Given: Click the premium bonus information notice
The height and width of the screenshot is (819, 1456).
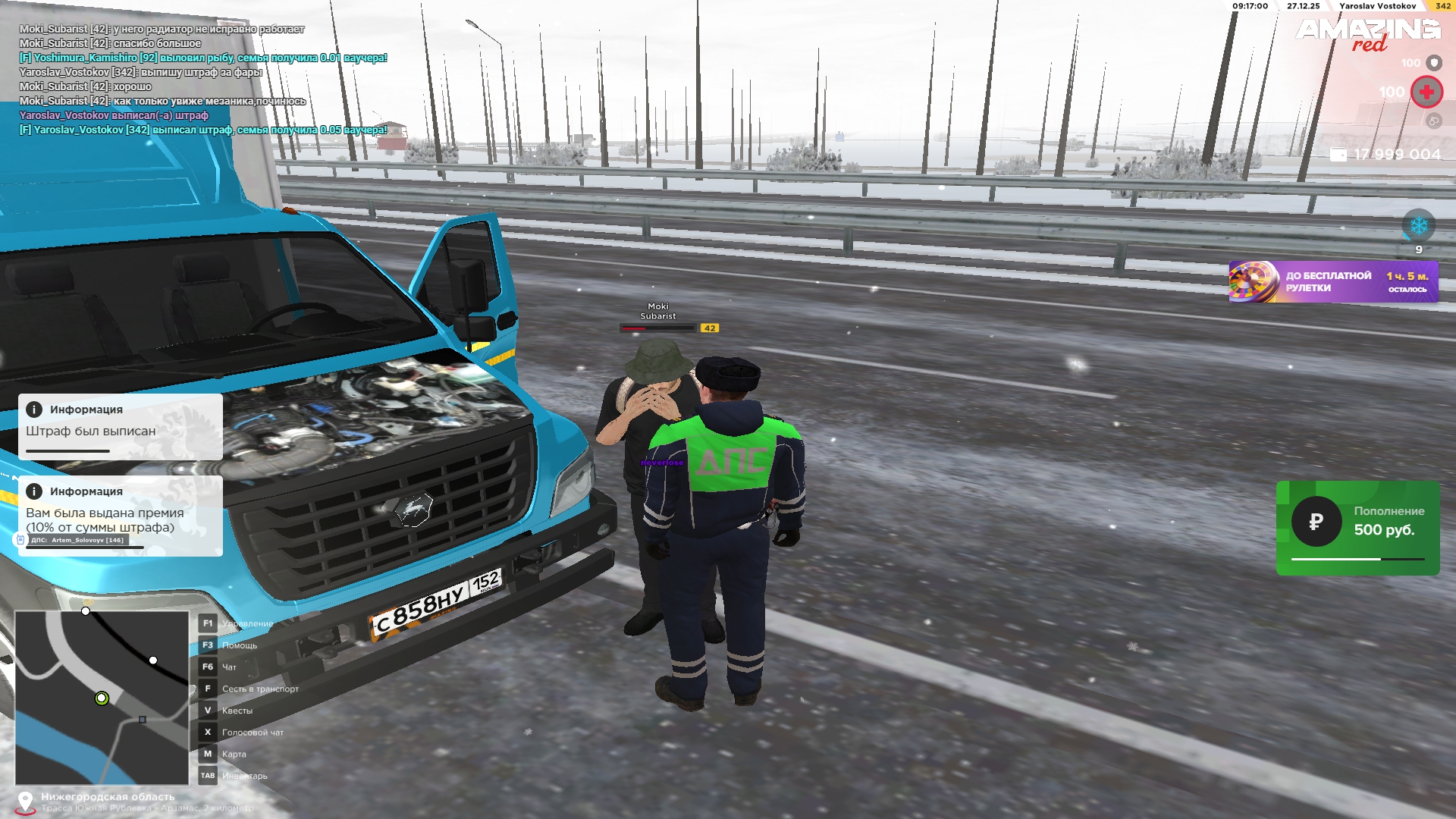Looking at the screenshot, I should coord(121,516).
